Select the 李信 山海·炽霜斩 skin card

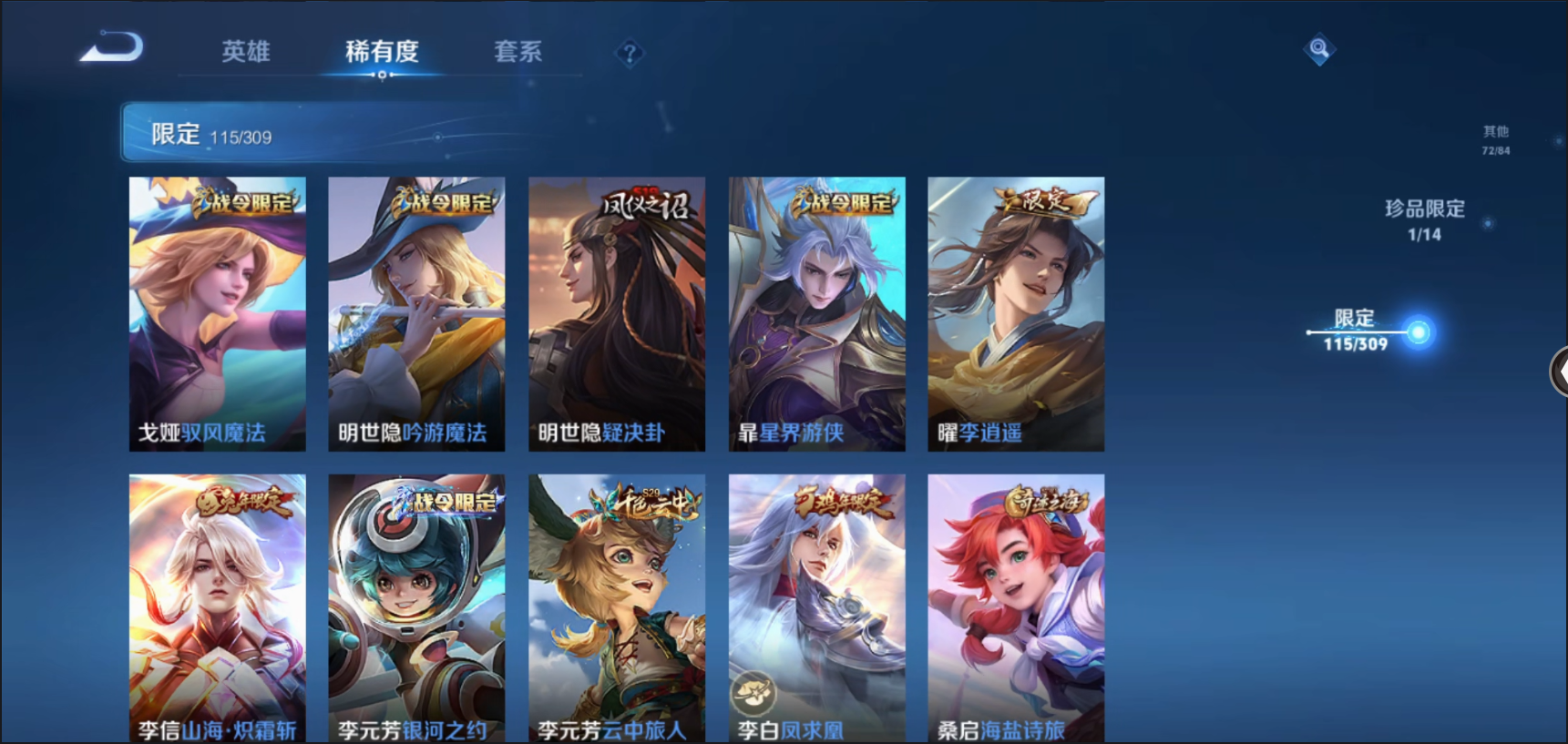[x=217, y=607]
